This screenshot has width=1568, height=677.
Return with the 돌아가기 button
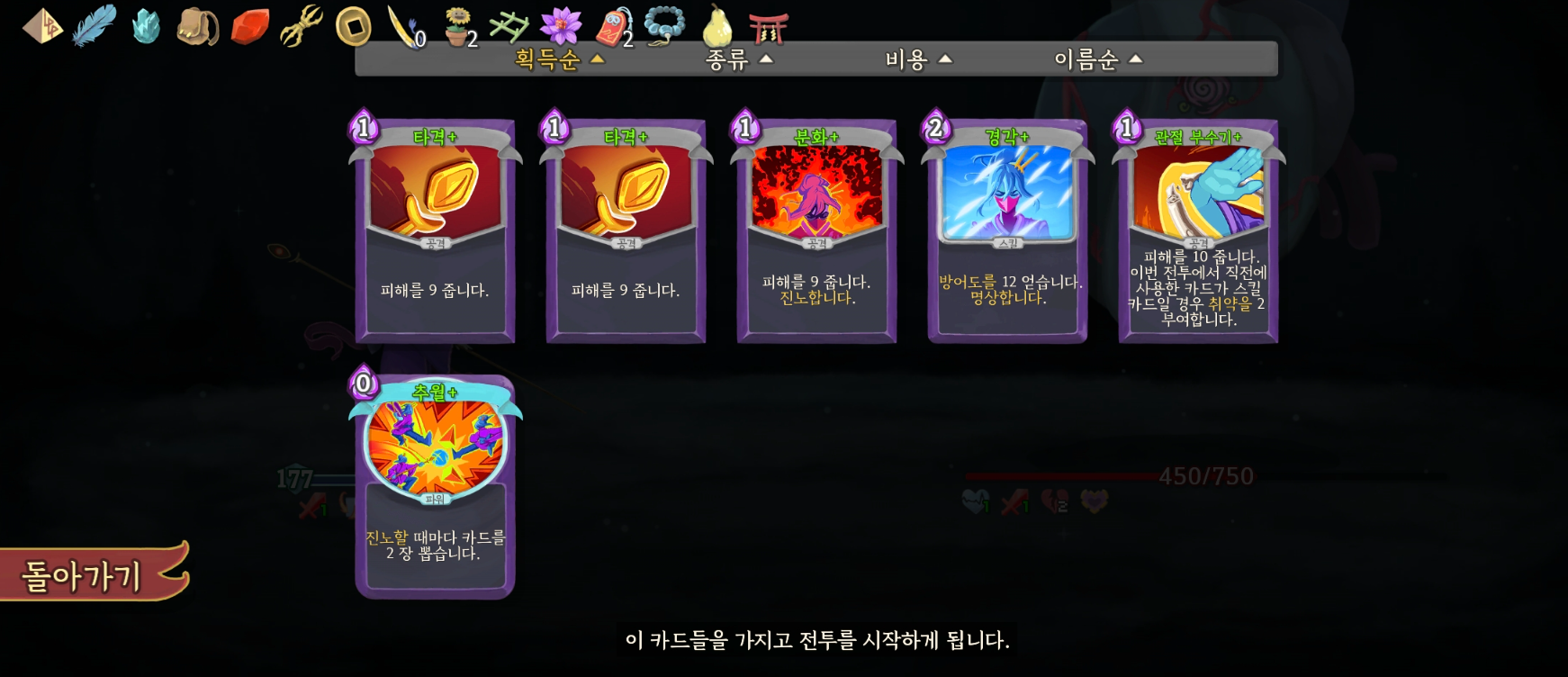(x=86, y=574)
